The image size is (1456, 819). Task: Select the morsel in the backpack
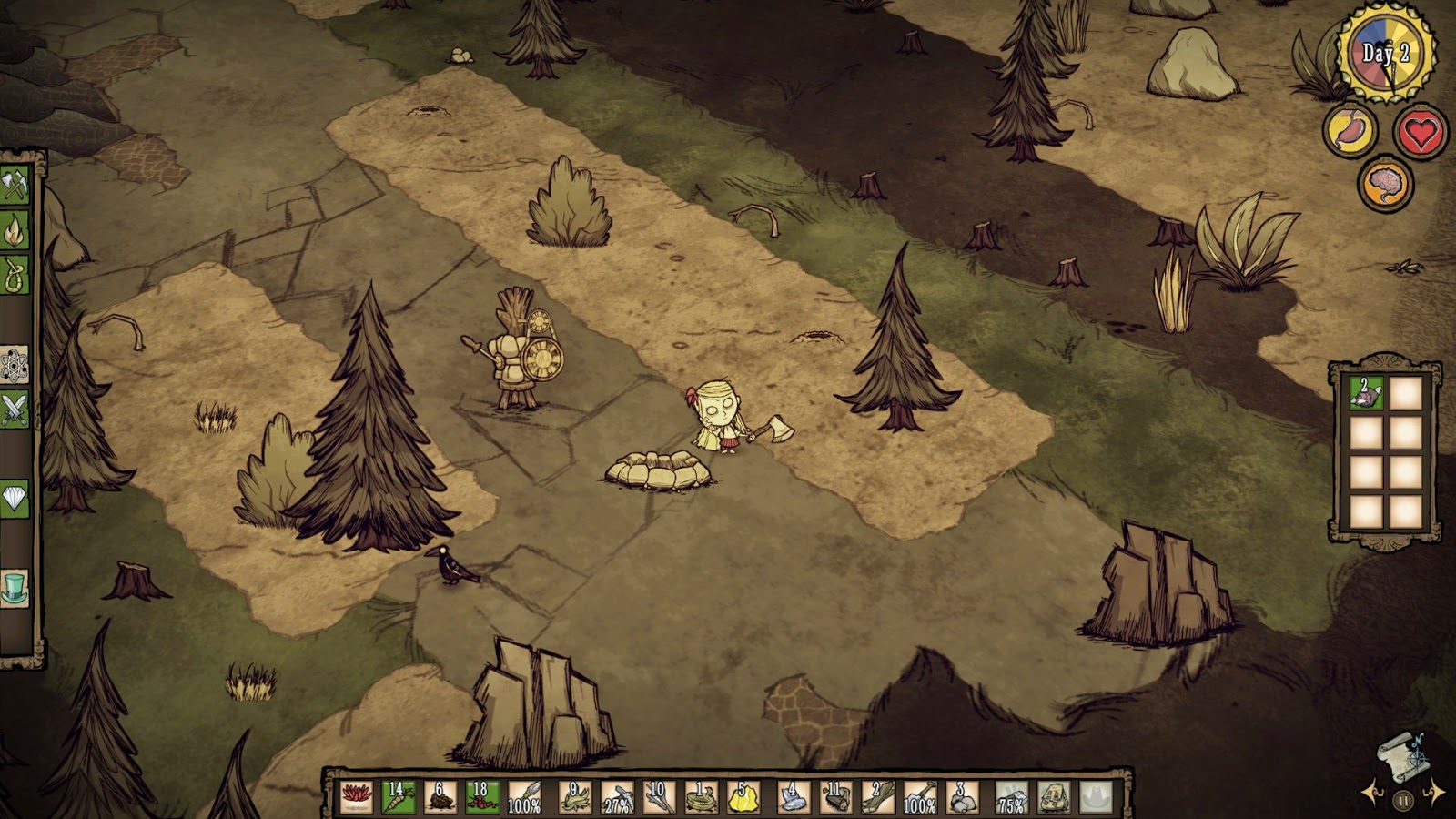[1365, 393]
